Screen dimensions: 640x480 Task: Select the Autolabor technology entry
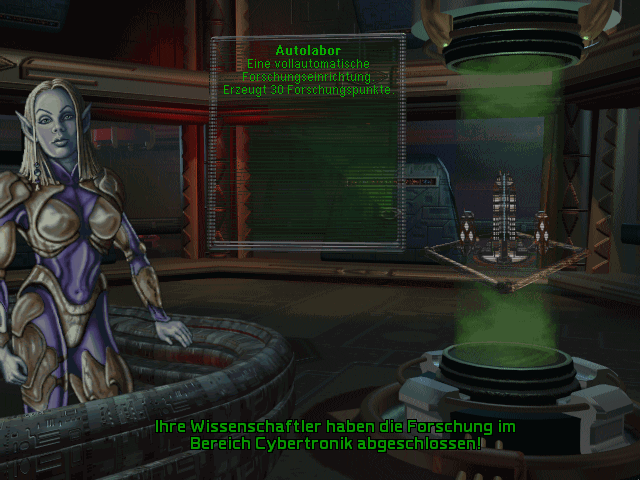pos(307,49)
